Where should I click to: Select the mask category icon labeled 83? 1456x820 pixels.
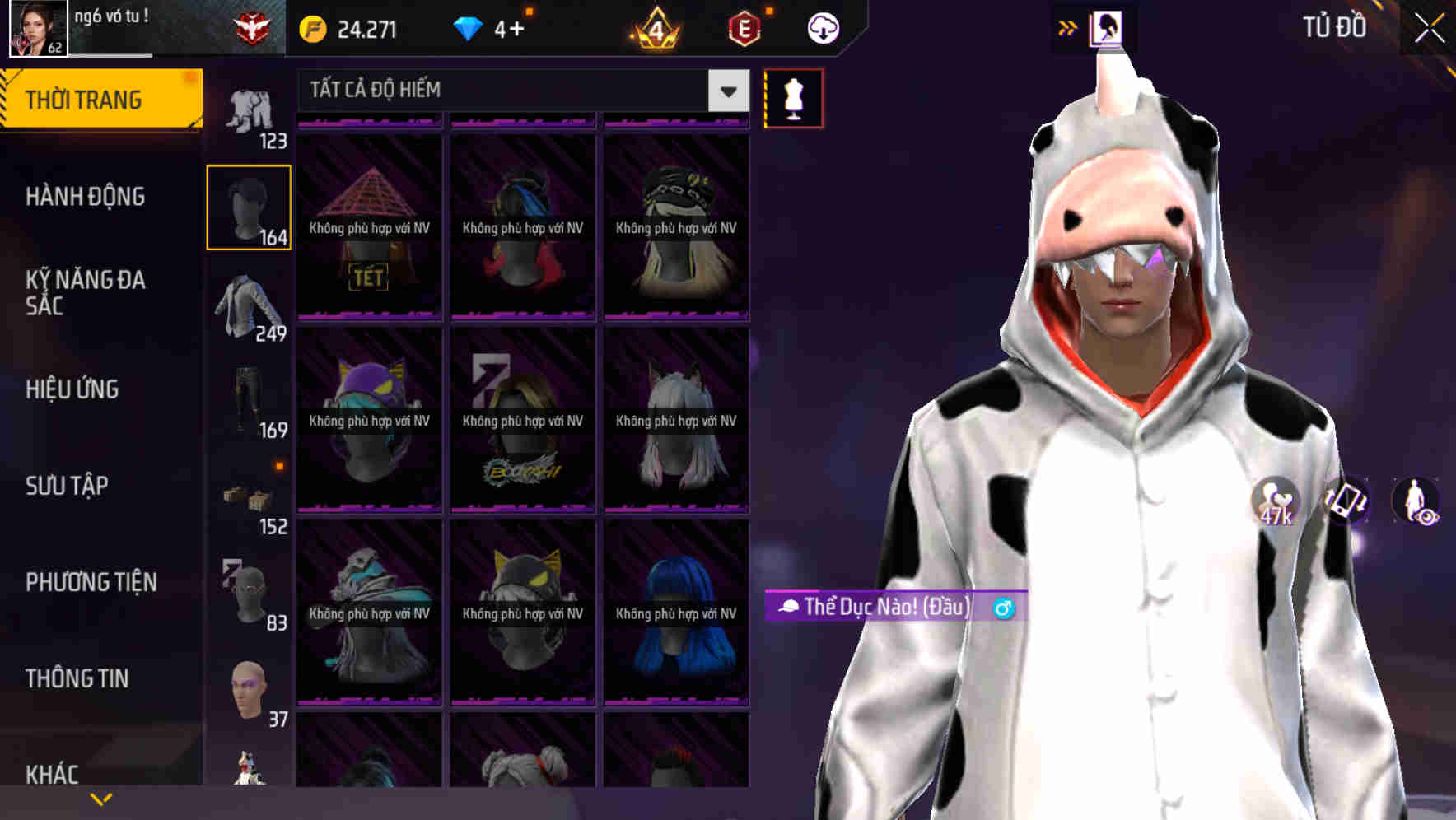[248, 594]
